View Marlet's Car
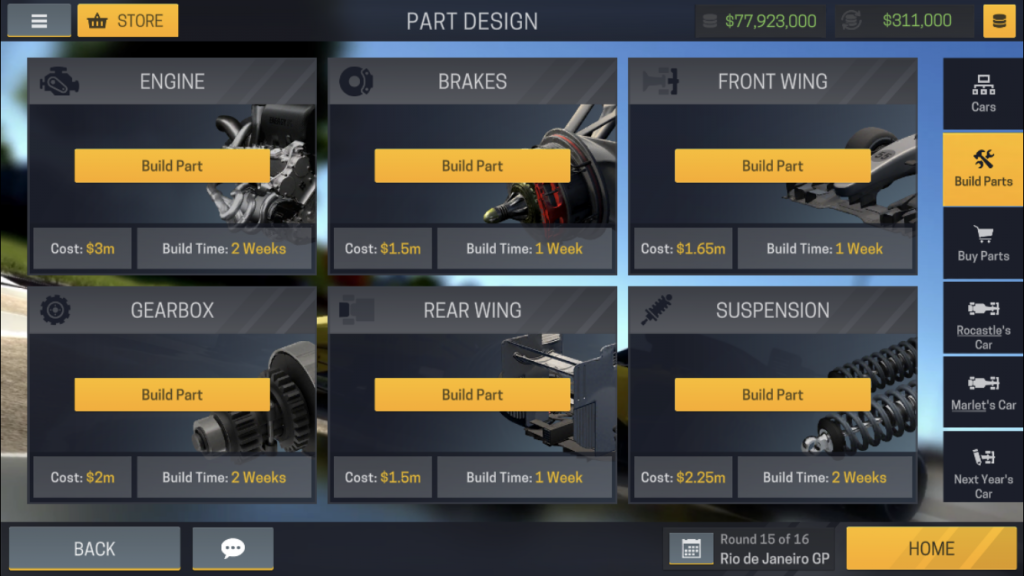 pyautogui.click(x=983, y=393)
